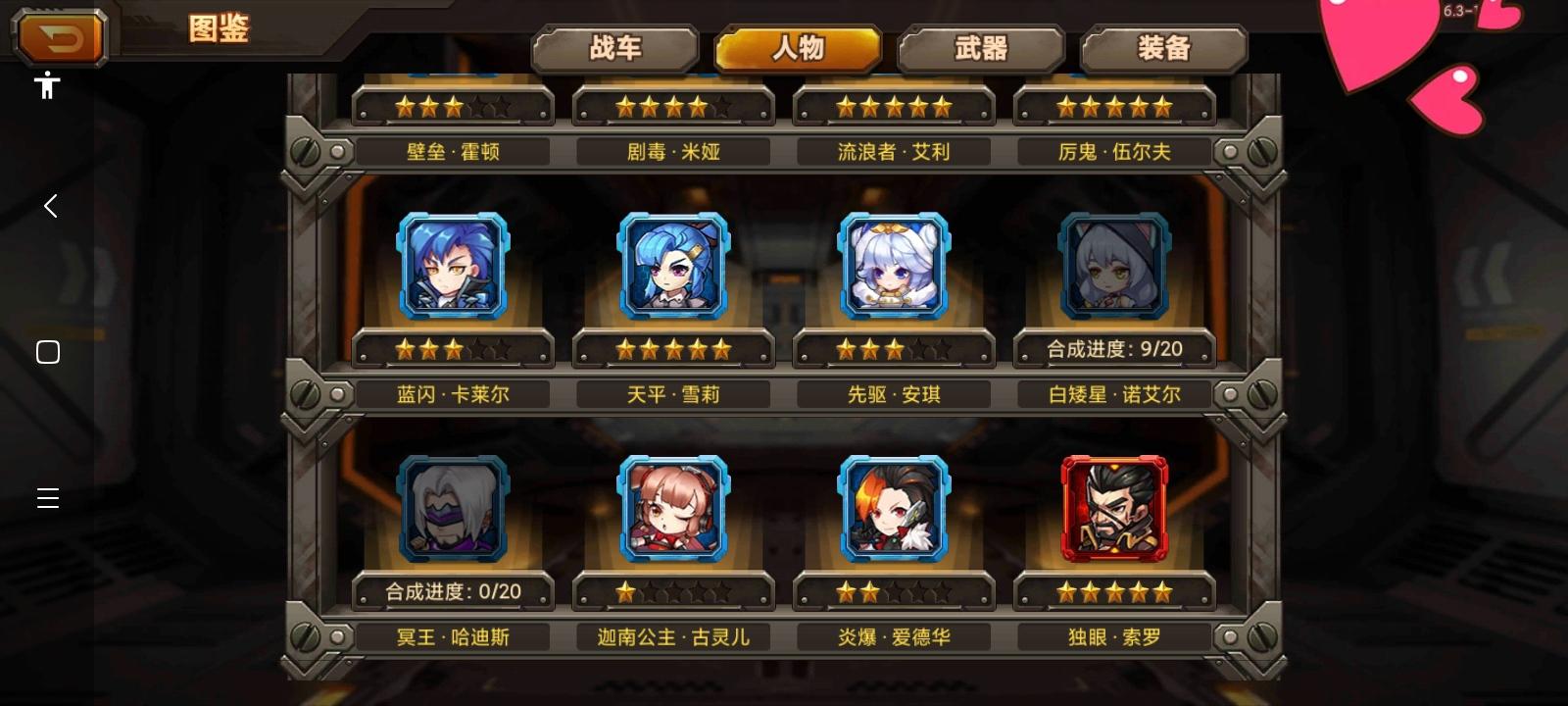
Task: Switch to the 战车 tab
Action: click(615, 46)
